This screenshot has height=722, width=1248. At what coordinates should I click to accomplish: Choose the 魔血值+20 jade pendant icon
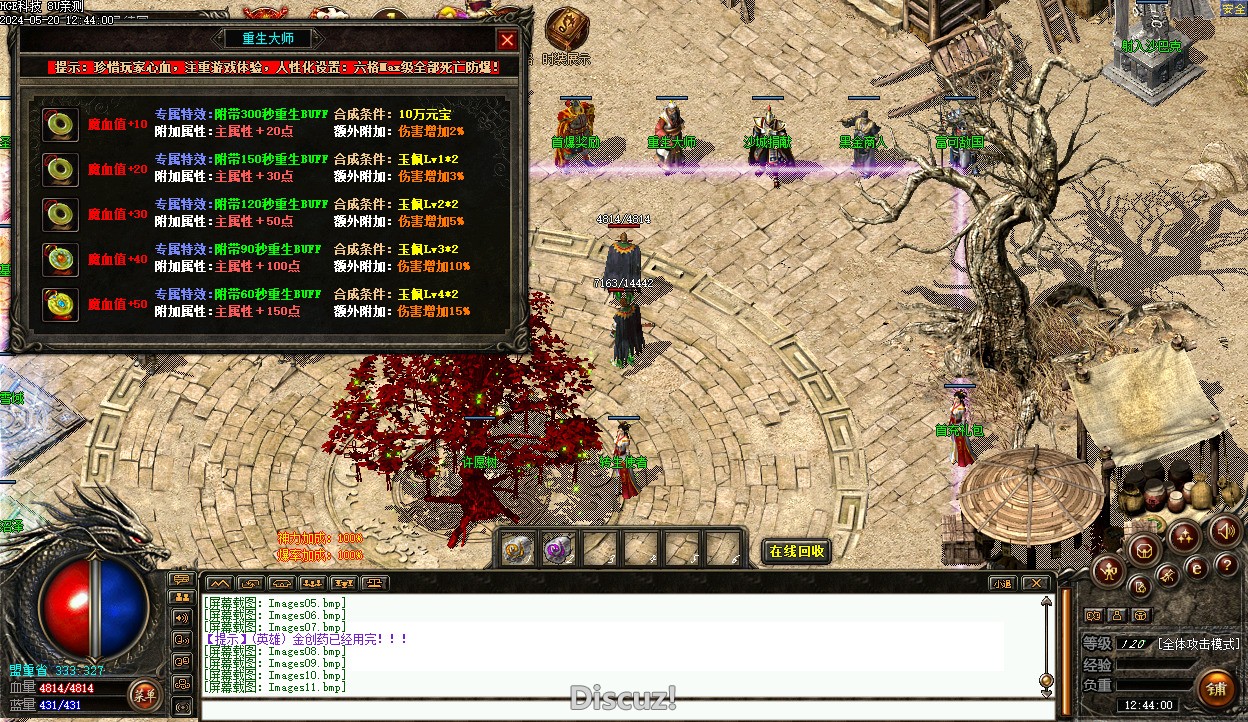point(61,169)
